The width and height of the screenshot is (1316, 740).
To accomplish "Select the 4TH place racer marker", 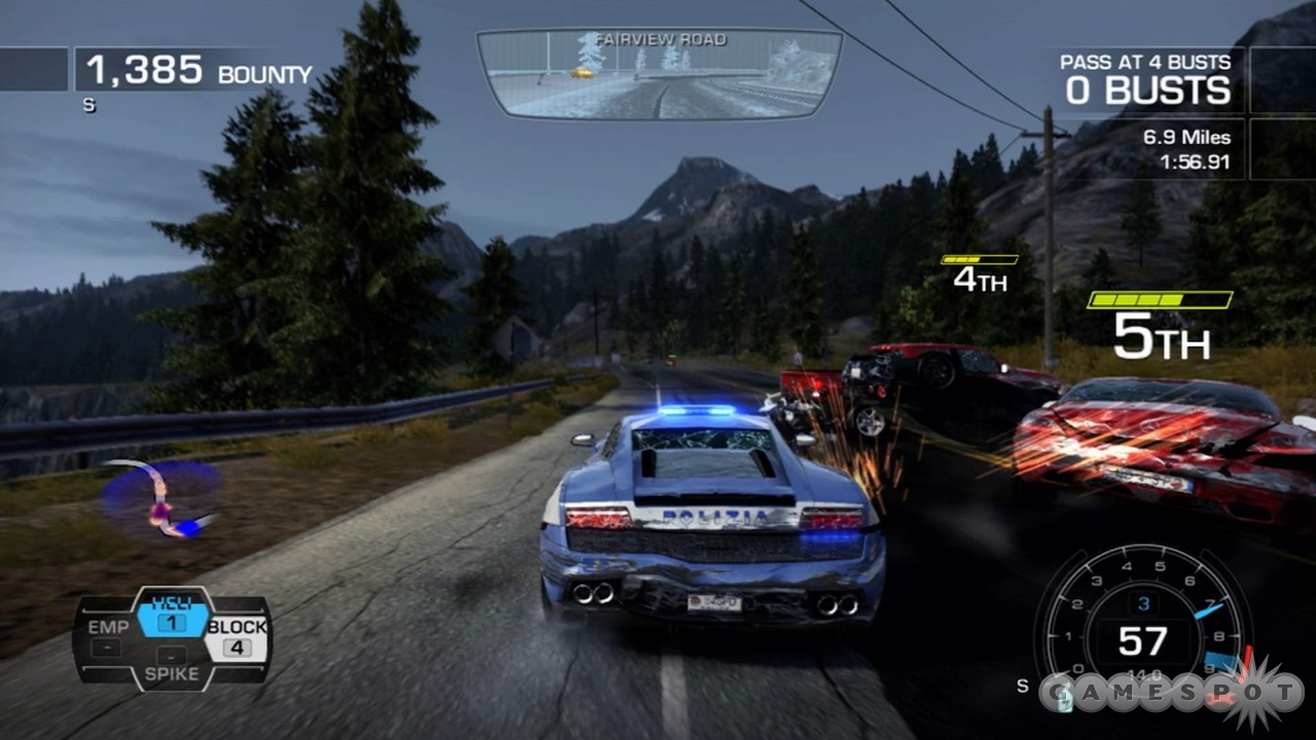I will click(979, 276).
